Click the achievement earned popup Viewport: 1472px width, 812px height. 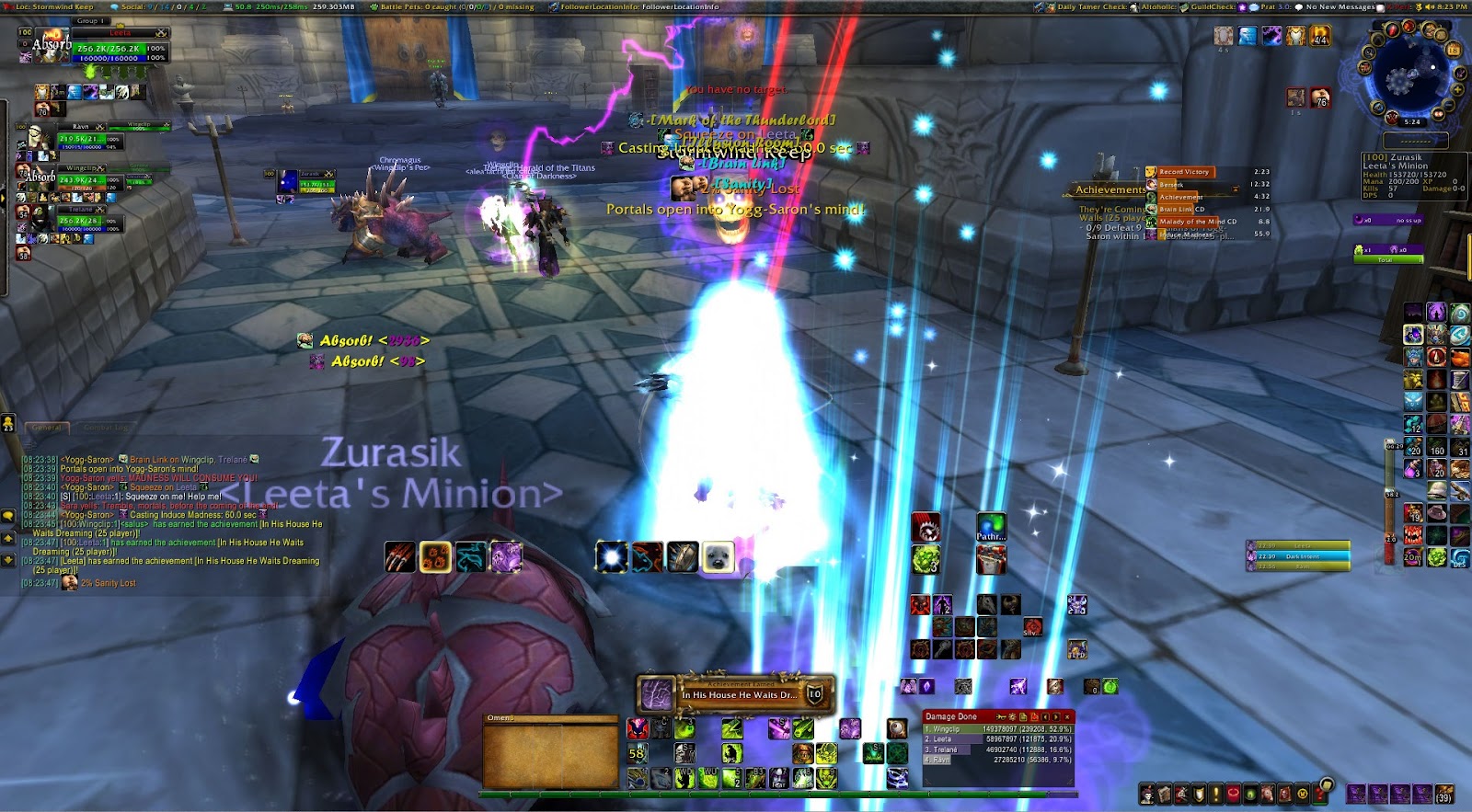[736, 694]
